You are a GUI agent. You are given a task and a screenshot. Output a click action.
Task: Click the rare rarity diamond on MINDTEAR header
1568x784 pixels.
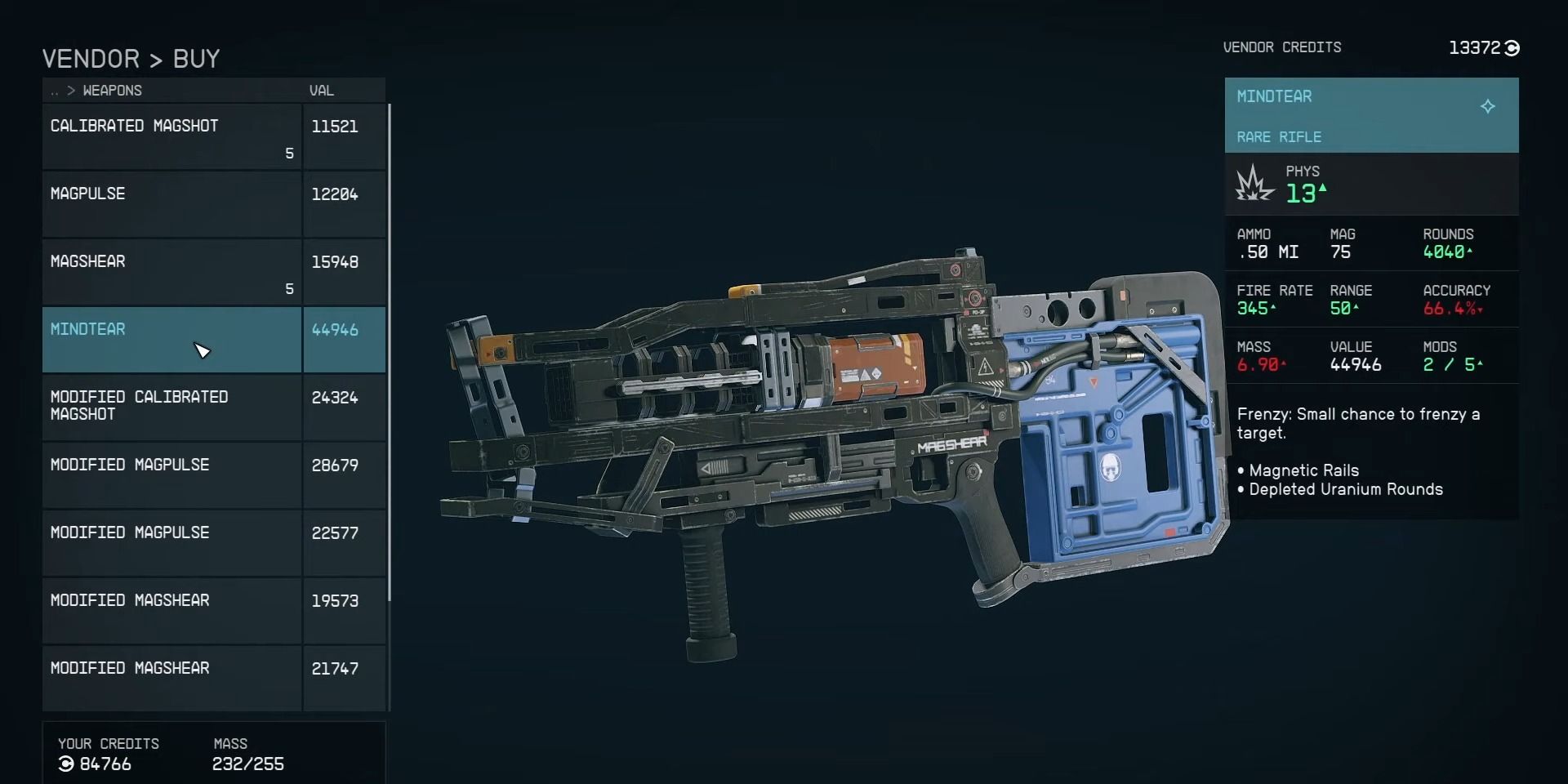click(1488, 106)
